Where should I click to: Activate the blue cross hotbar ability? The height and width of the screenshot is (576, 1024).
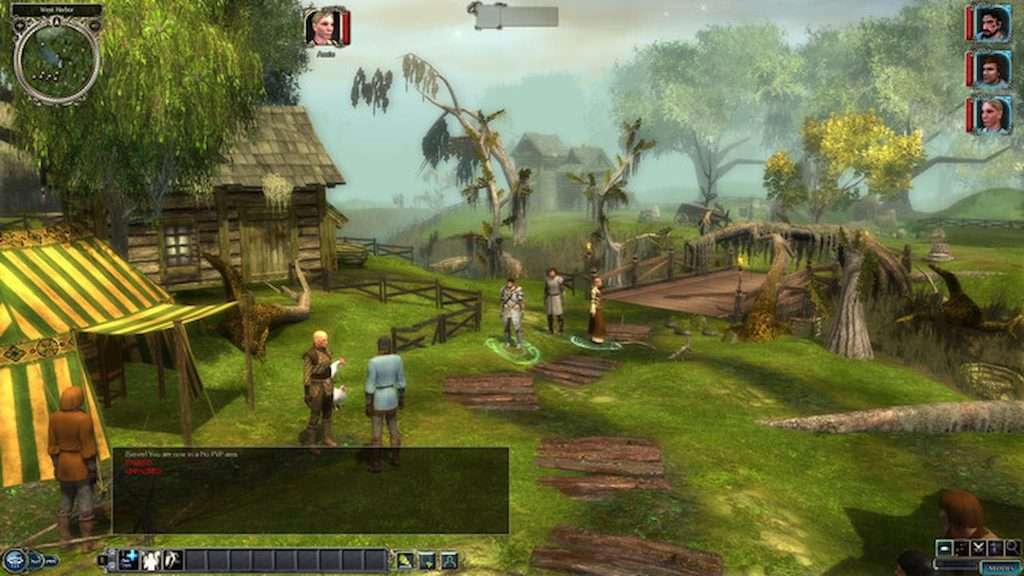(x=129, y=560)
